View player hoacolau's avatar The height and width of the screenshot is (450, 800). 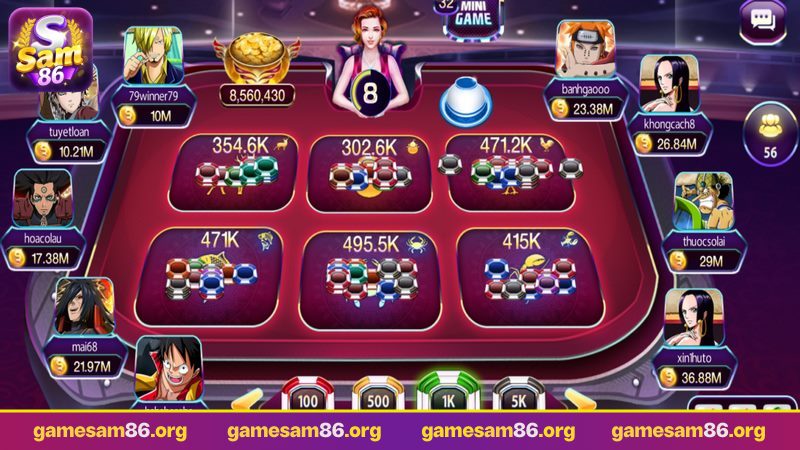pos(42,198)
